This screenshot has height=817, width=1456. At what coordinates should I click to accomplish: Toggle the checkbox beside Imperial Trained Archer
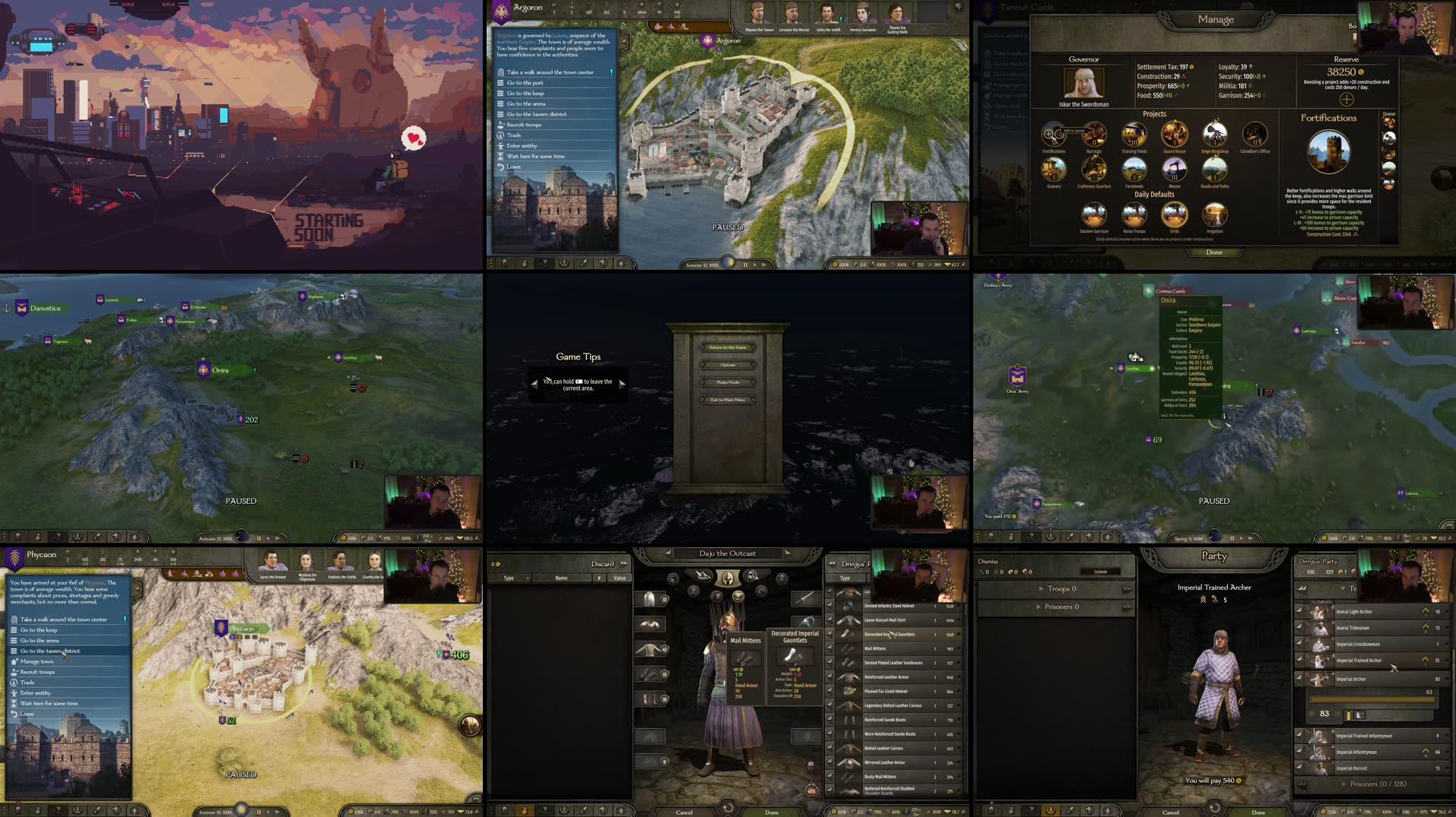coord(1298,660)
